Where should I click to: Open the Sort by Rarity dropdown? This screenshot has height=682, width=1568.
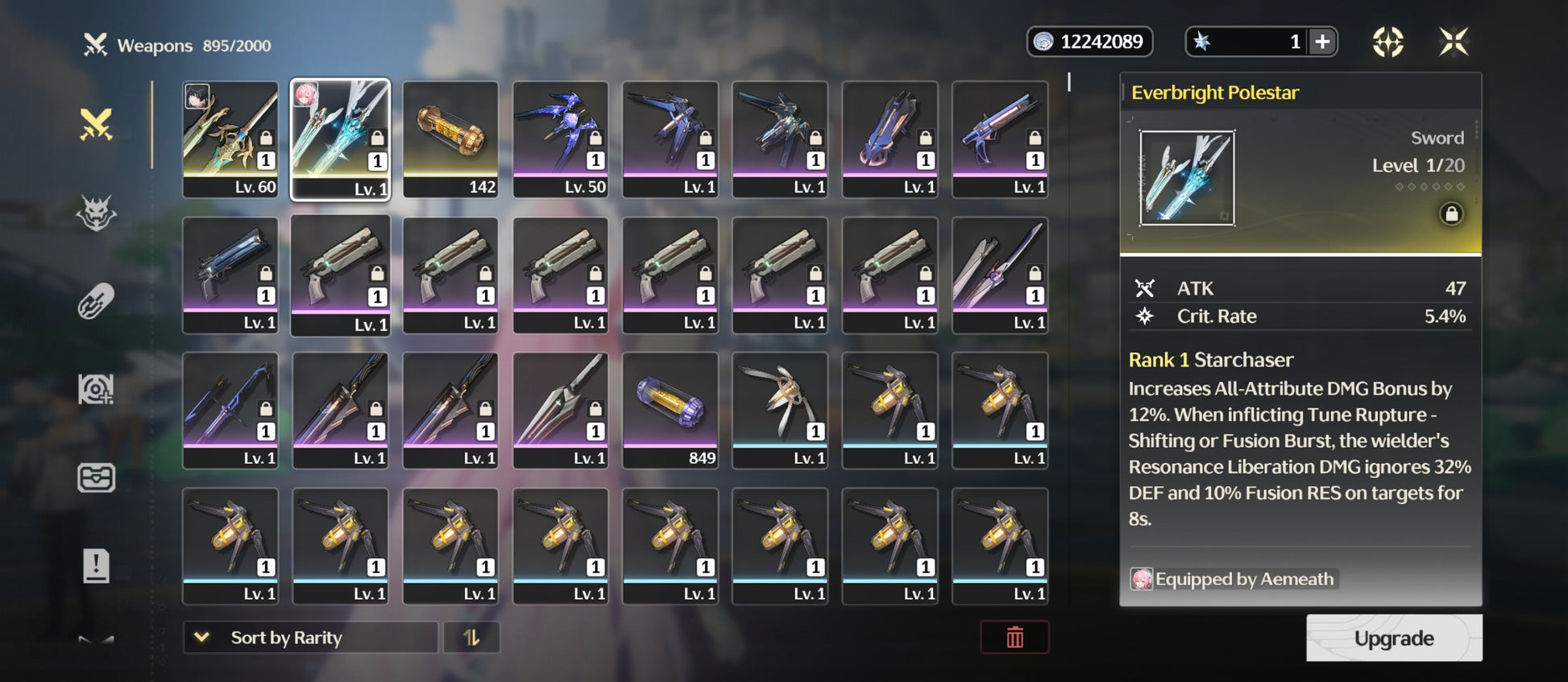tap(310, 638)
